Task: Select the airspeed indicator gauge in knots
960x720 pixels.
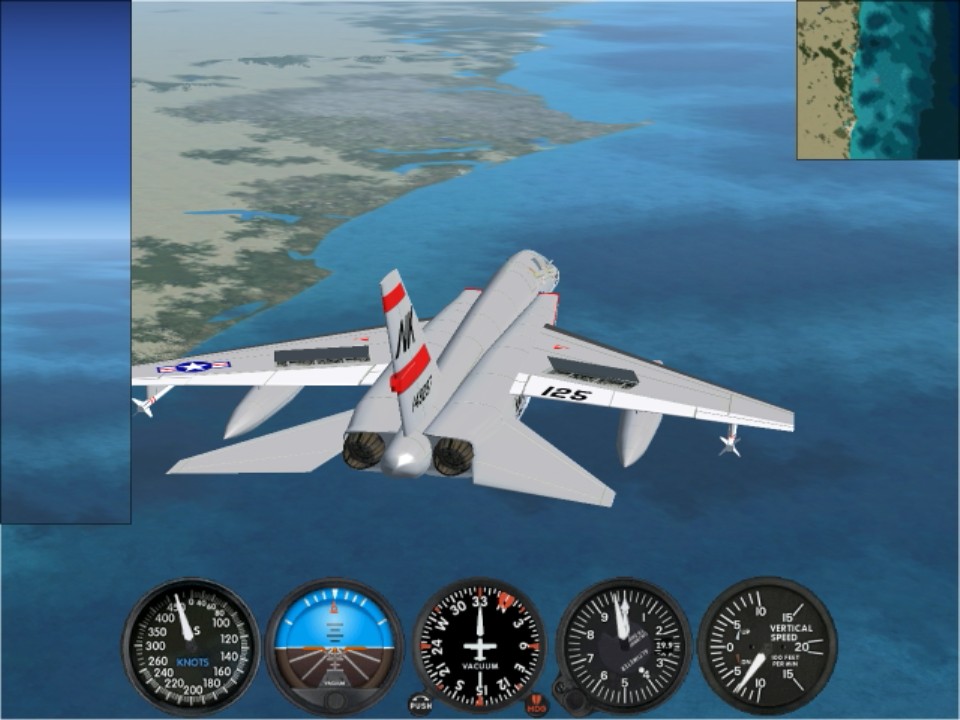Action: (191, 645)
